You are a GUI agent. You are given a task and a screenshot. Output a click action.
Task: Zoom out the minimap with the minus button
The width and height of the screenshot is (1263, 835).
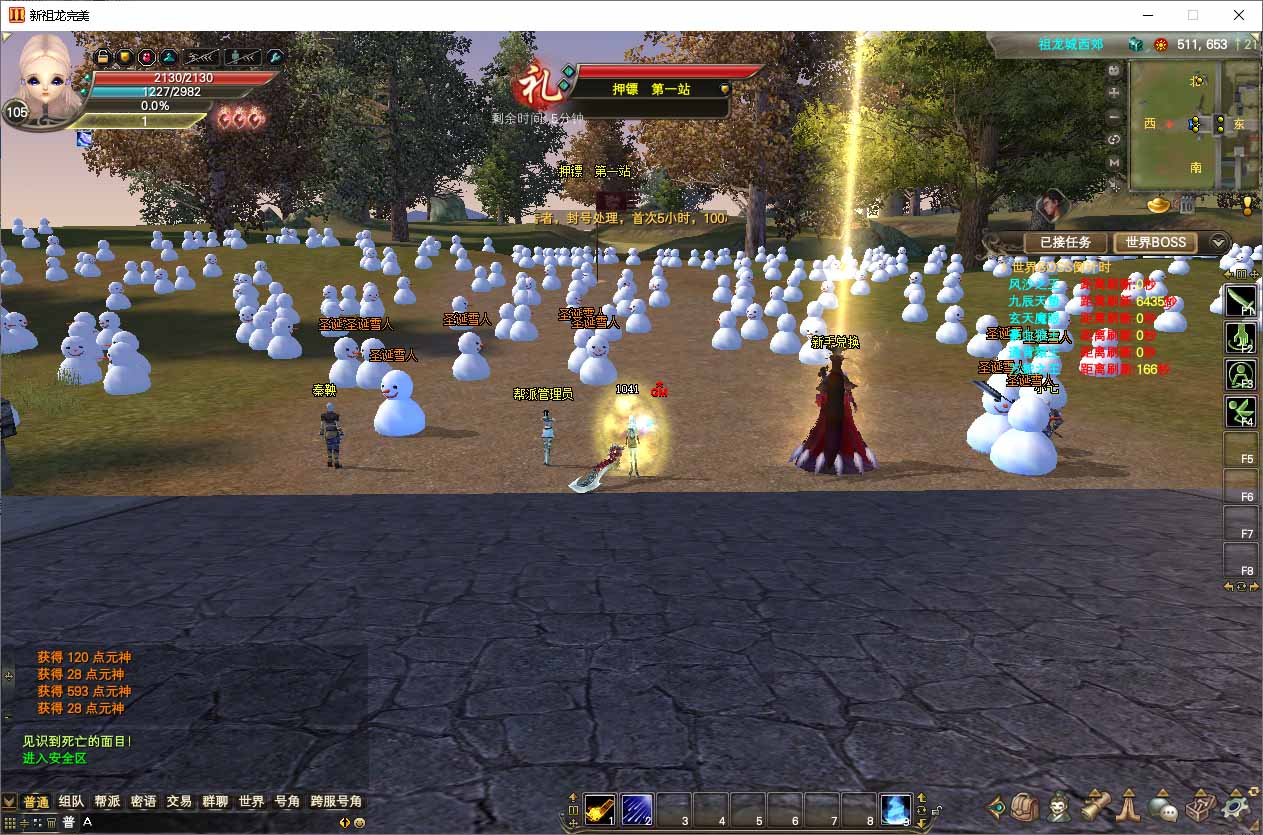coord(1114,116)
